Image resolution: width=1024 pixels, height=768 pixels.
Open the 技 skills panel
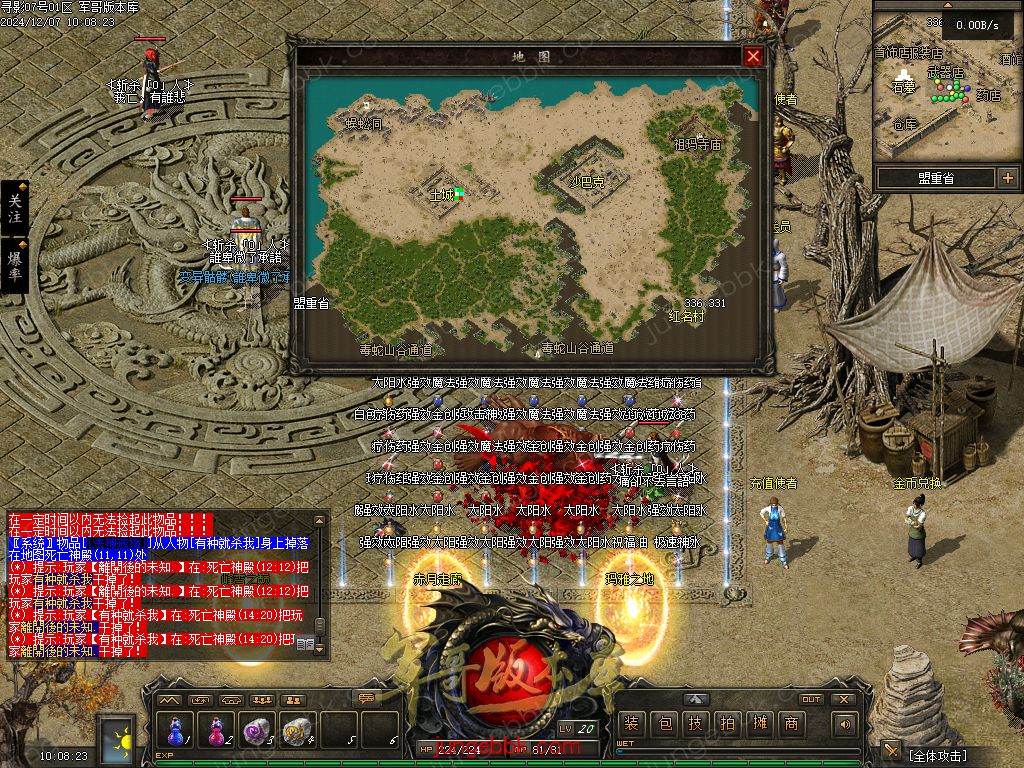click(695, 724)
